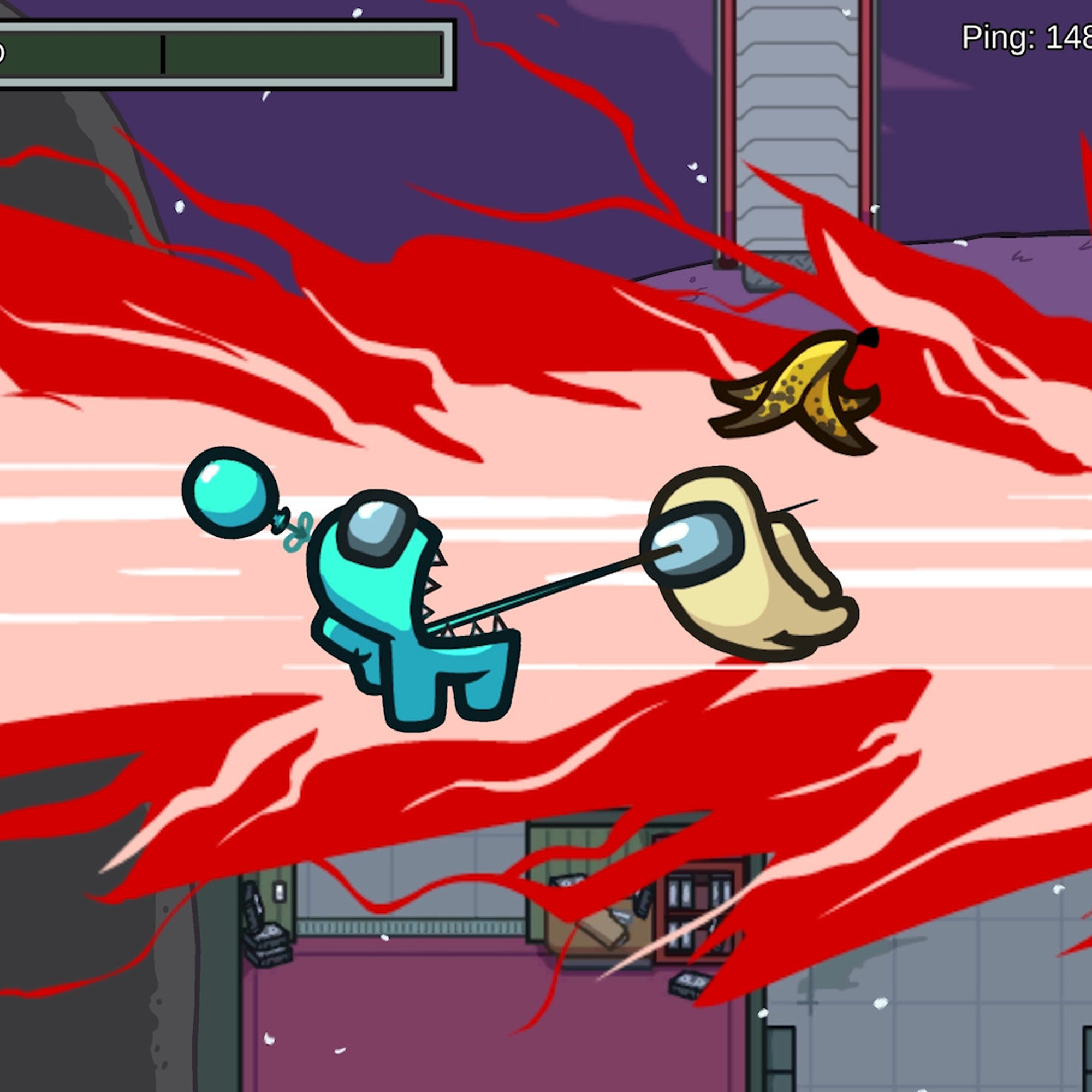Click the task progress bar at top left
This screenshot has width=1092, height=1092.
[226, 54]
